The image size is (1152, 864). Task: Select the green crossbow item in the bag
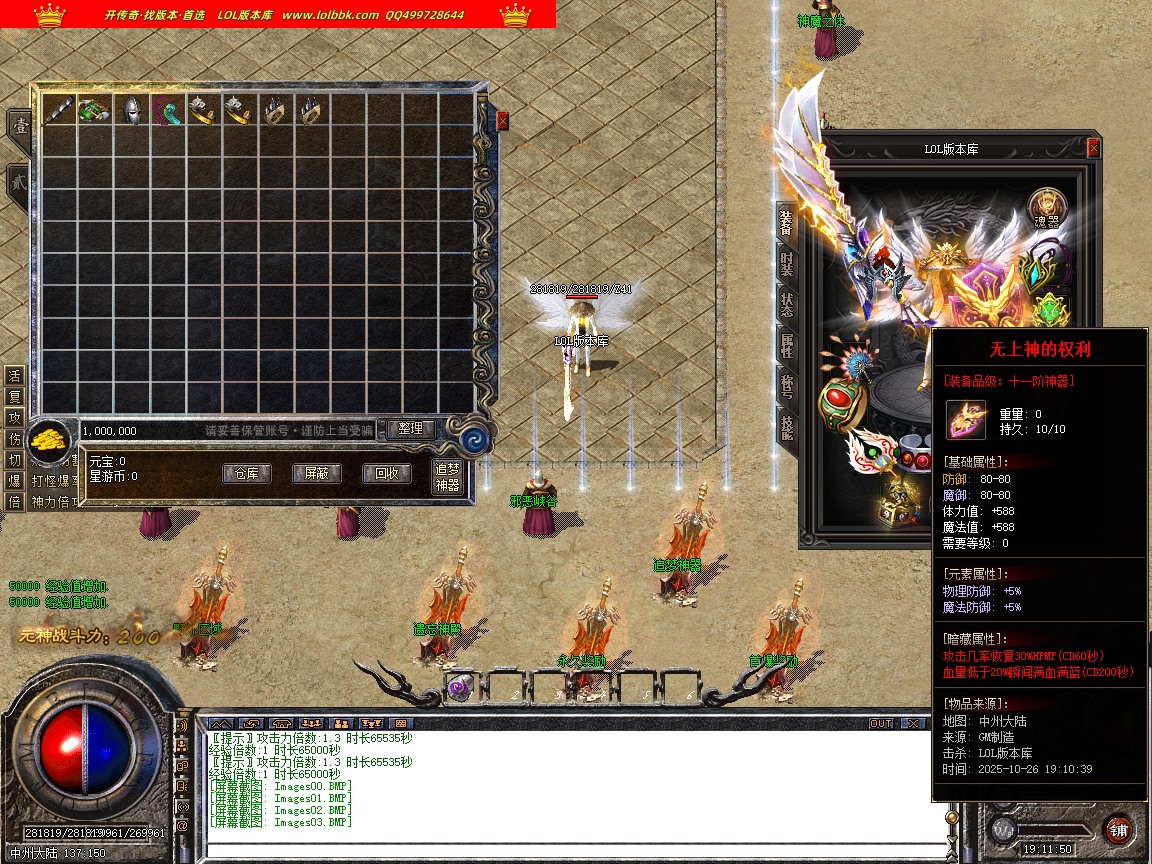click(x=93, y=110)
